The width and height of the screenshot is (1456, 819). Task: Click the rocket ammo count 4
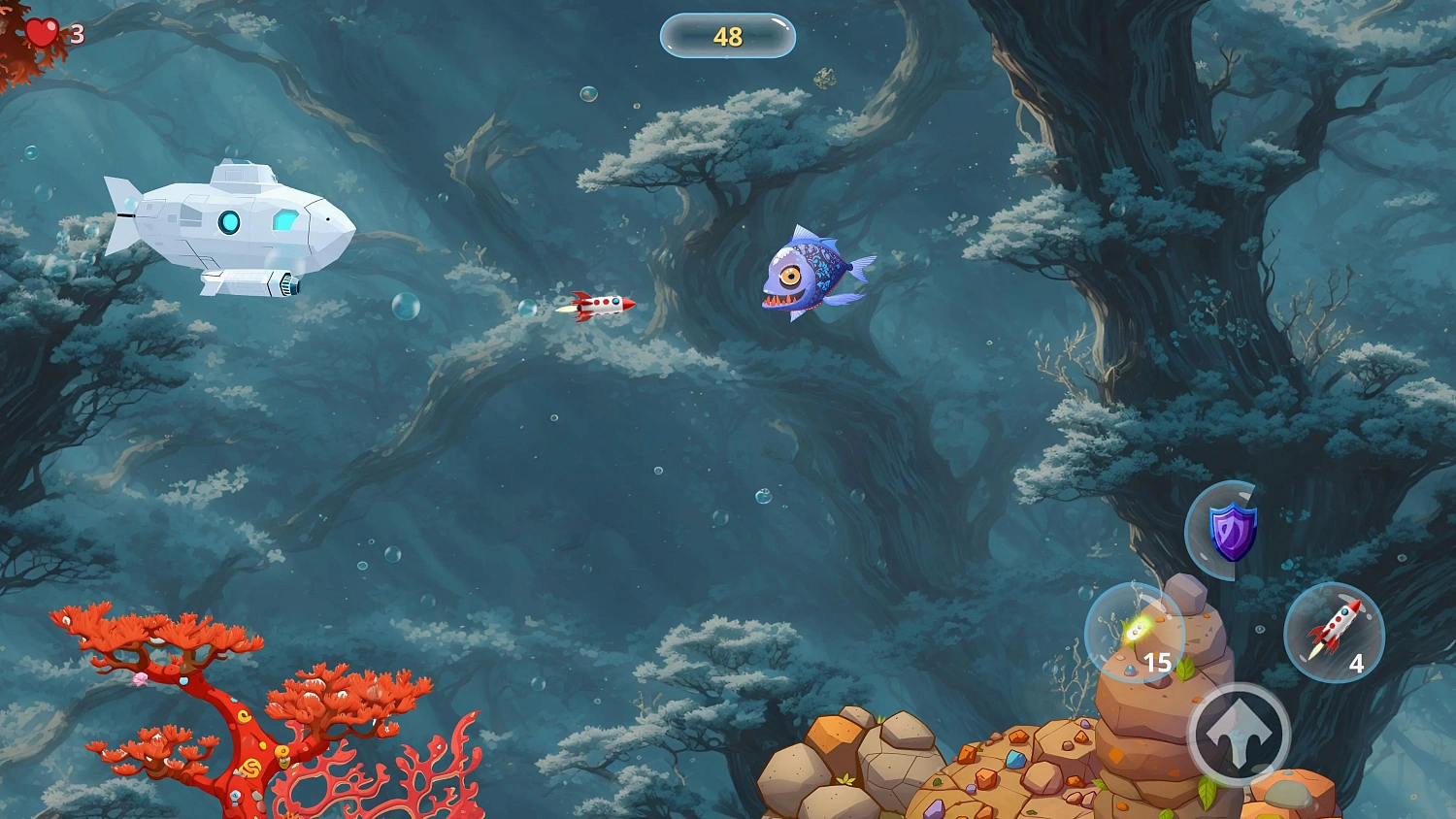point(1357,665)
